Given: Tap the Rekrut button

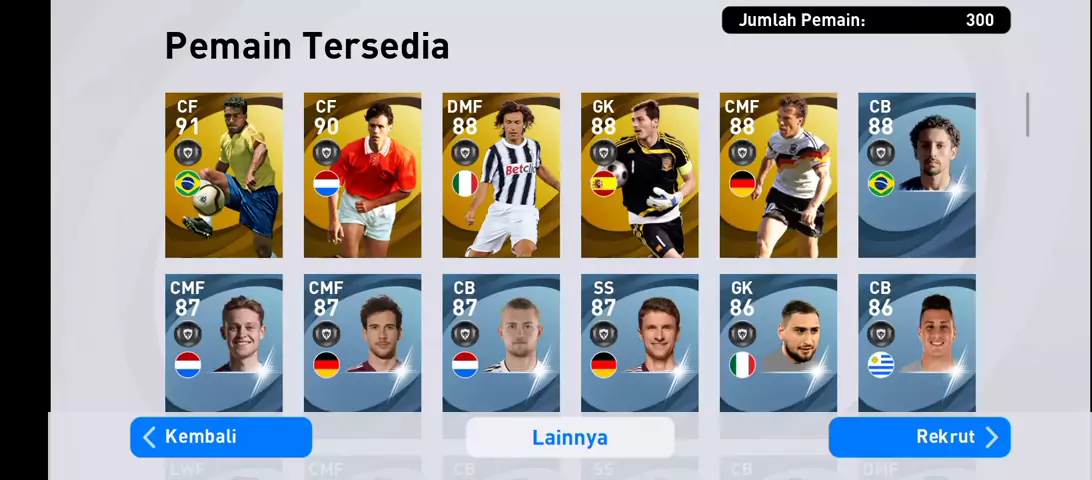Looking at the screenshot, I should tap(919, 437).
